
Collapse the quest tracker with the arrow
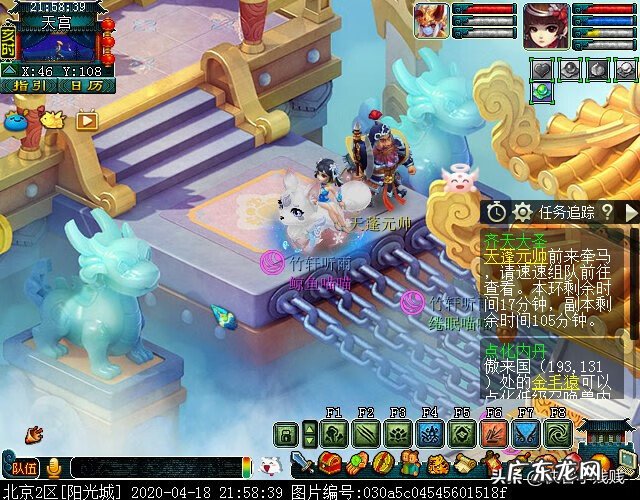point(630,212)
